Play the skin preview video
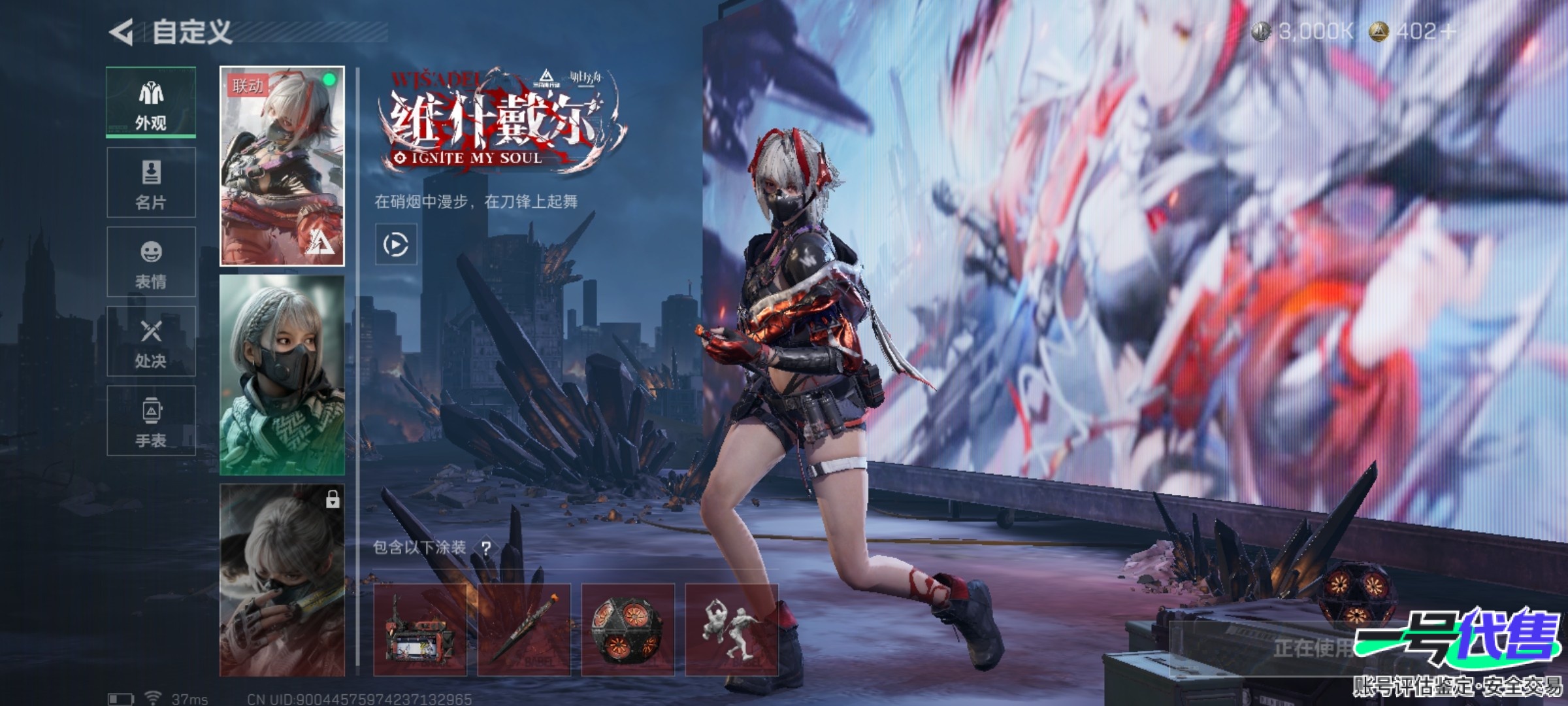The width and height of the screenshot is (1568, 706). click(x=396, y=244)
